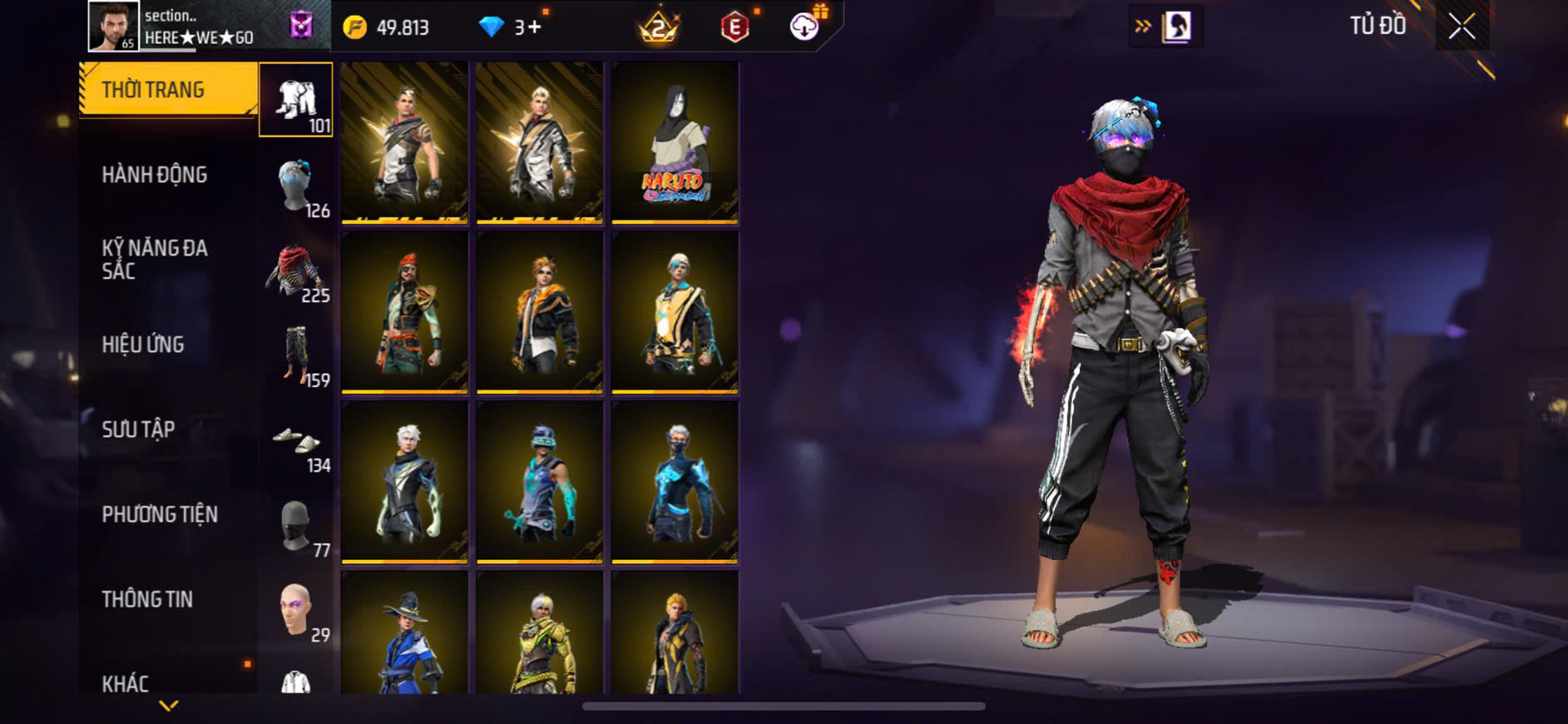Screen dimensions: 1568x724
Task: Open the red scarf top category
Action: [x=296, y=270]
